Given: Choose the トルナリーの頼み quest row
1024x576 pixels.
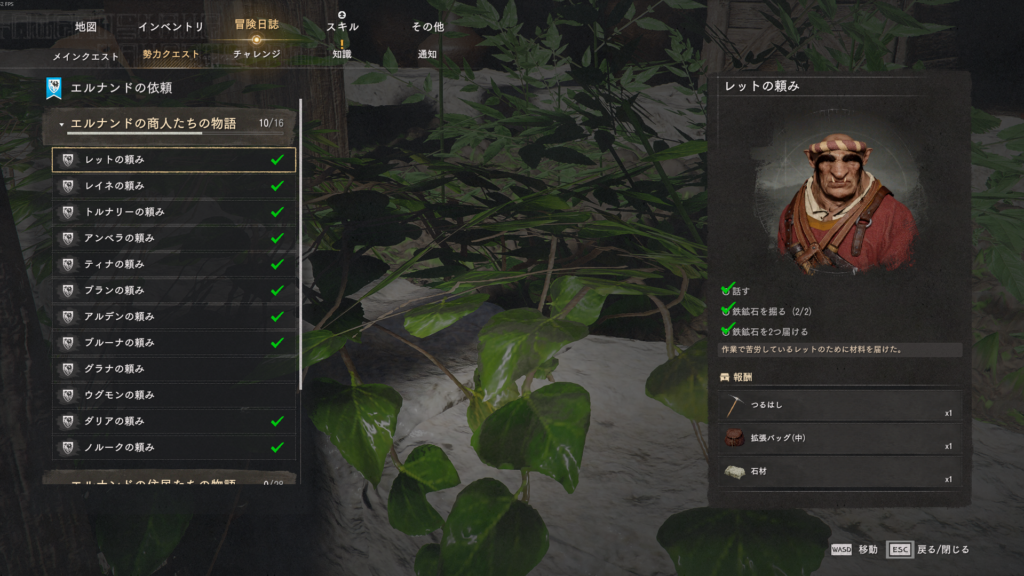Looking at the screenshot, I should click(173, 212).
